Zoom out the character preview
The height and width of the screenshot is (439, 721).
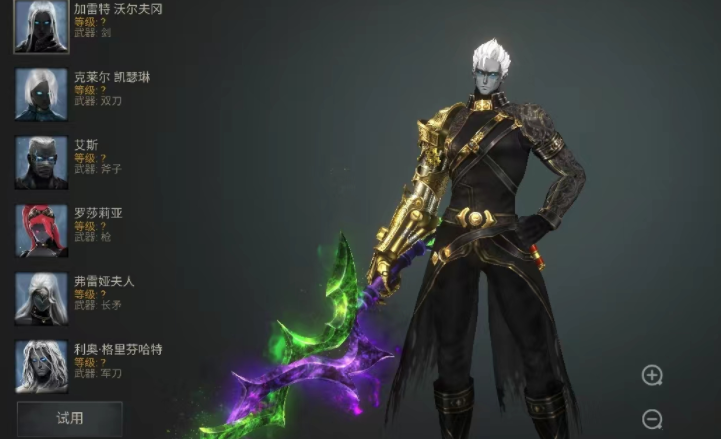coord(652,419)
